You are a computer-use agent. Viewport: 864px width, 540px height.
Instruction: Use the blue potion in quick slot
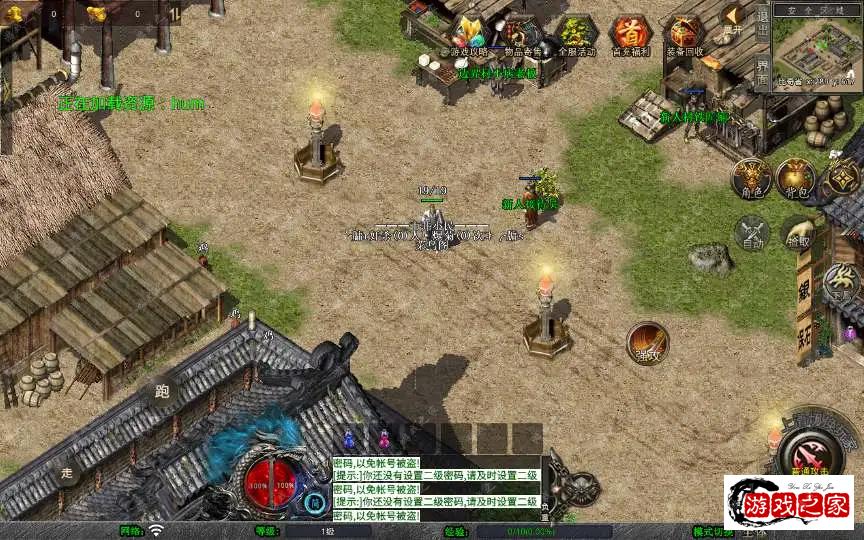tap(349, 438)
